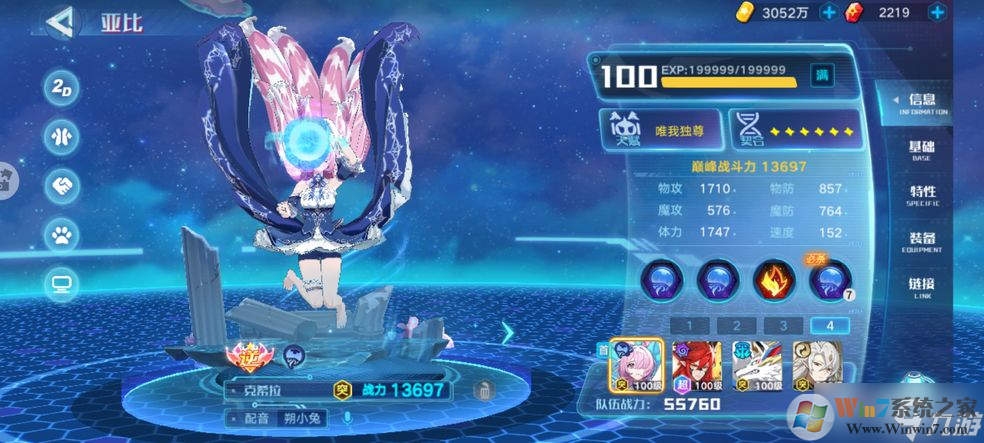View the 天赋 talent 唯我独尊
This screenshot has width=984, height=443.
[661, 129]
